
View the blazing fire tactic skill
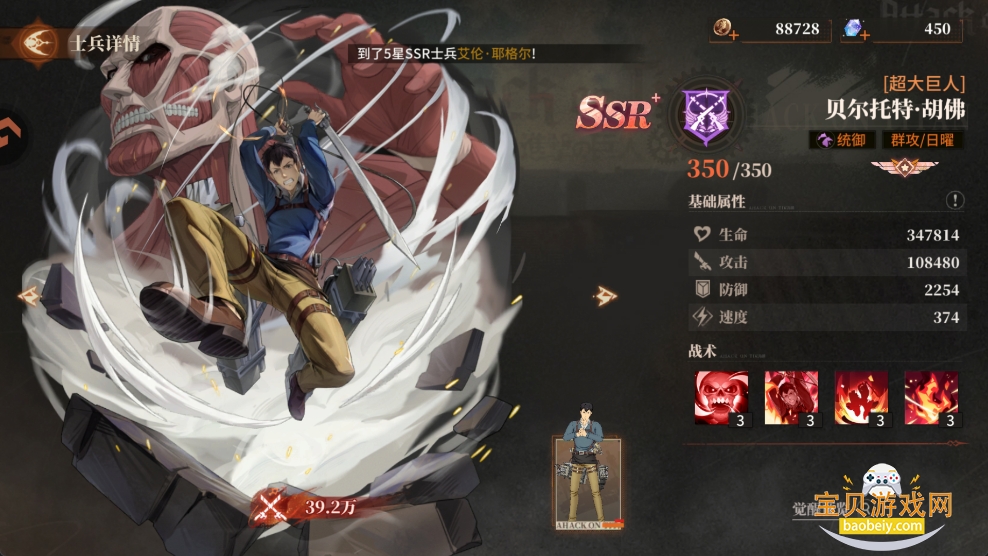point(930,397)
